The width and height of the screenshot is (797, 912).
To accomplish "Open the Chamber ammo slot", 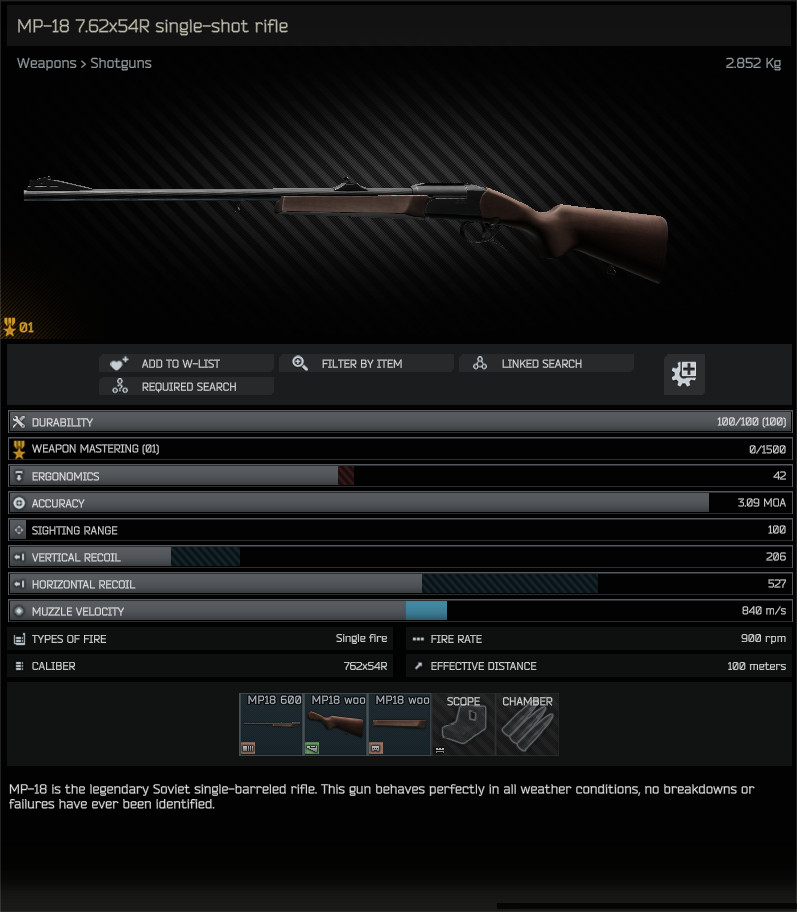I will pyautogui.click(x=527, y=724).
